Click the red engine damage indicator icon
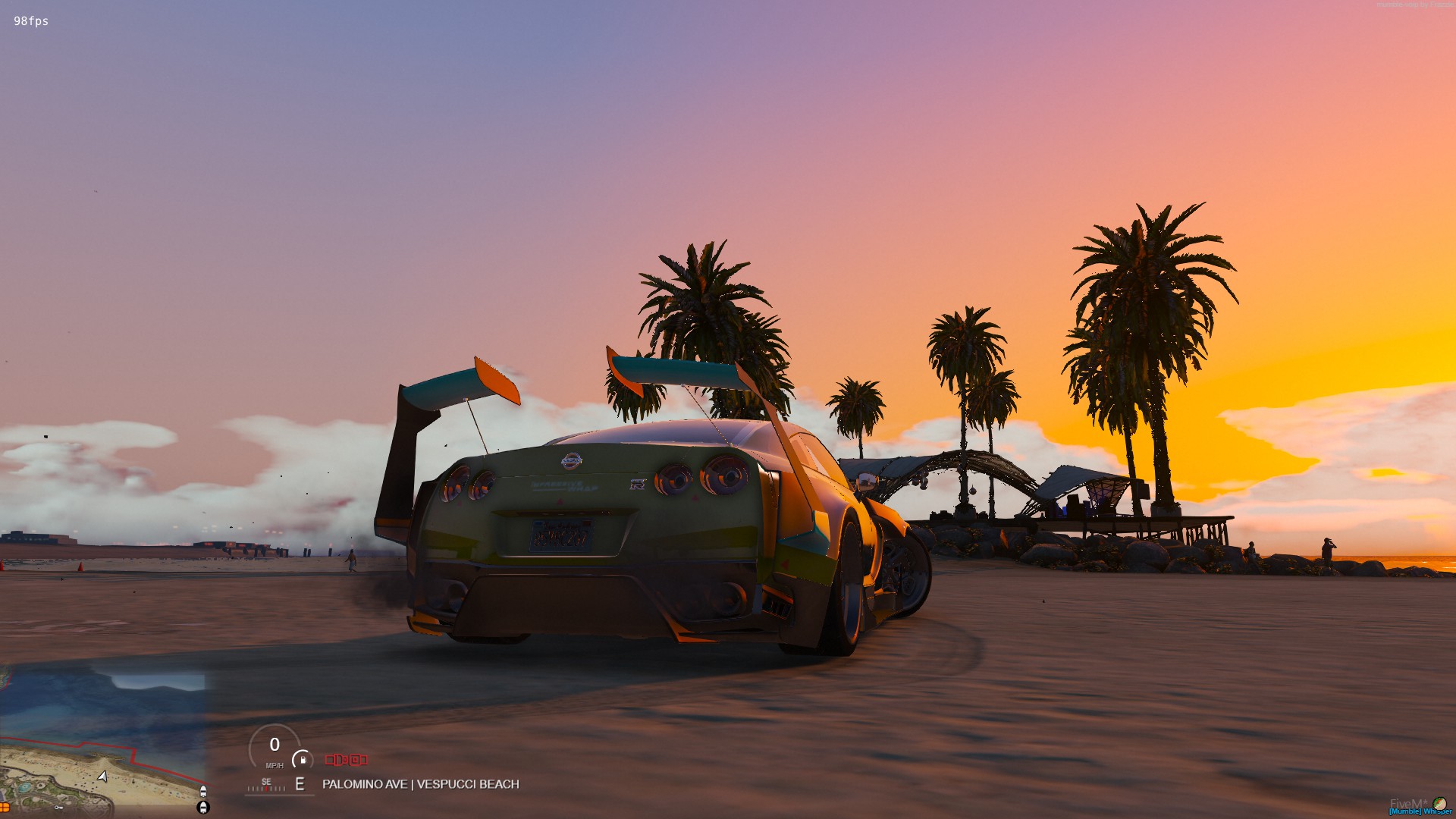 (x=358, y=760)
